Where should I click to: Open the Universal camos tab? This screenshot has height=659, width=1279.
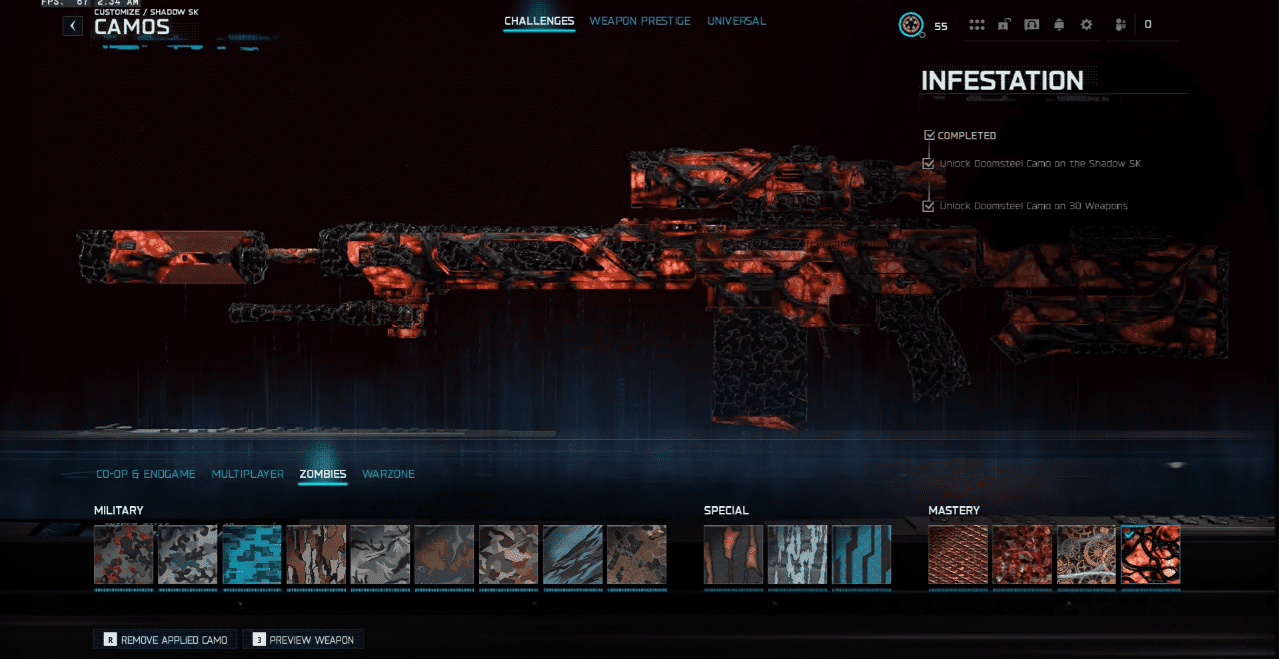pyautogui.click(x=736, y=21)
